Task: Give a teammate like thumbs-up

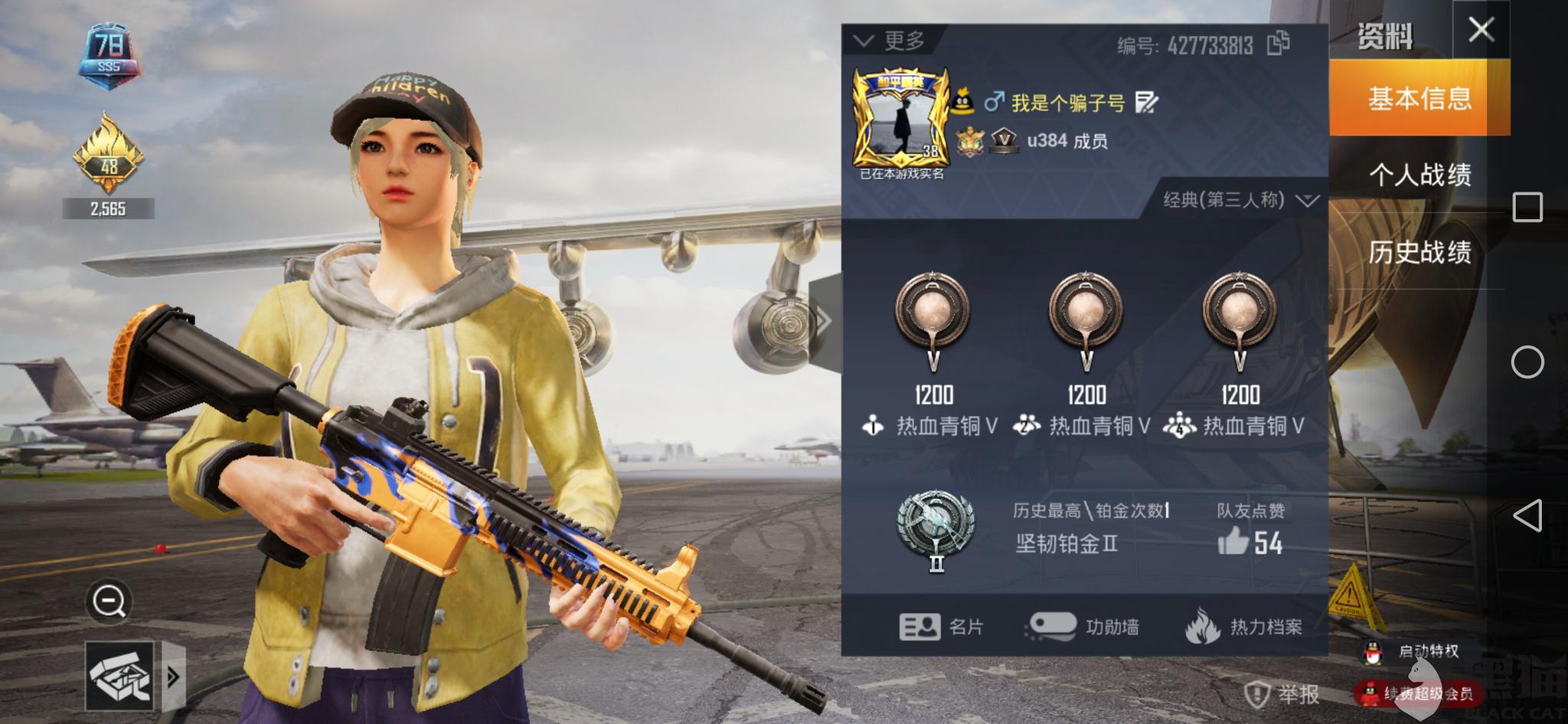Action: [1233, 542]
